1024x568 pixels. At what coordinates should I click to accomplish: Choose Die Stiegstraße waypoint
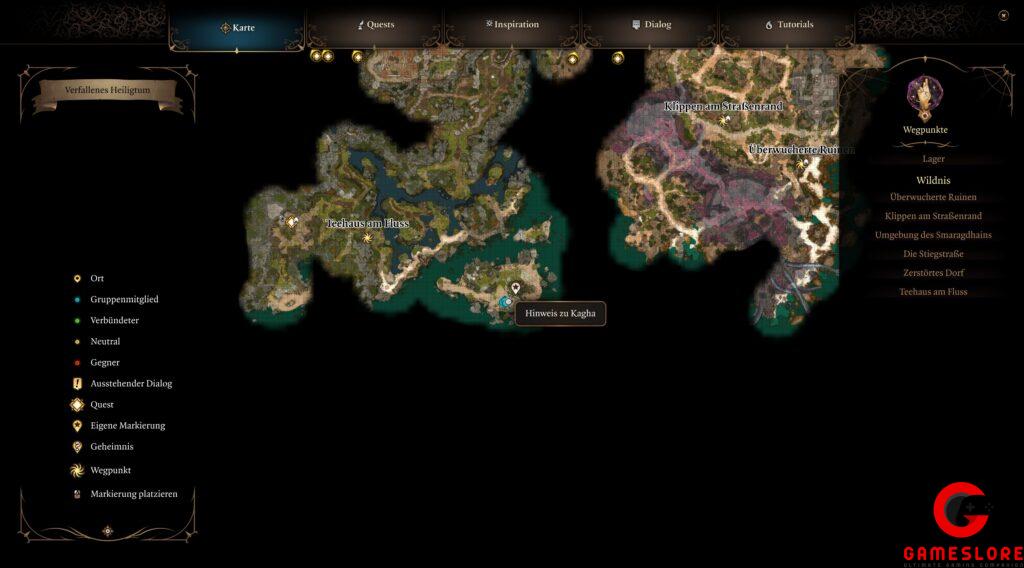point(933,254)
